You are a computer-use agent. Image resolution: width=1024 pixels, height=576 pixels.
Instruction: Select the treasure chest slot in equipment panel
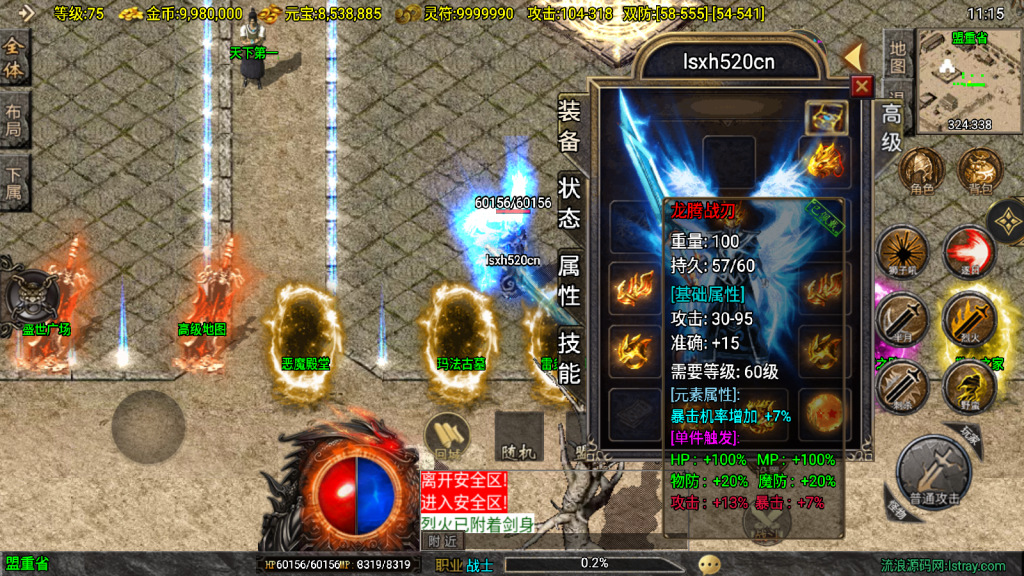point(825,116)
